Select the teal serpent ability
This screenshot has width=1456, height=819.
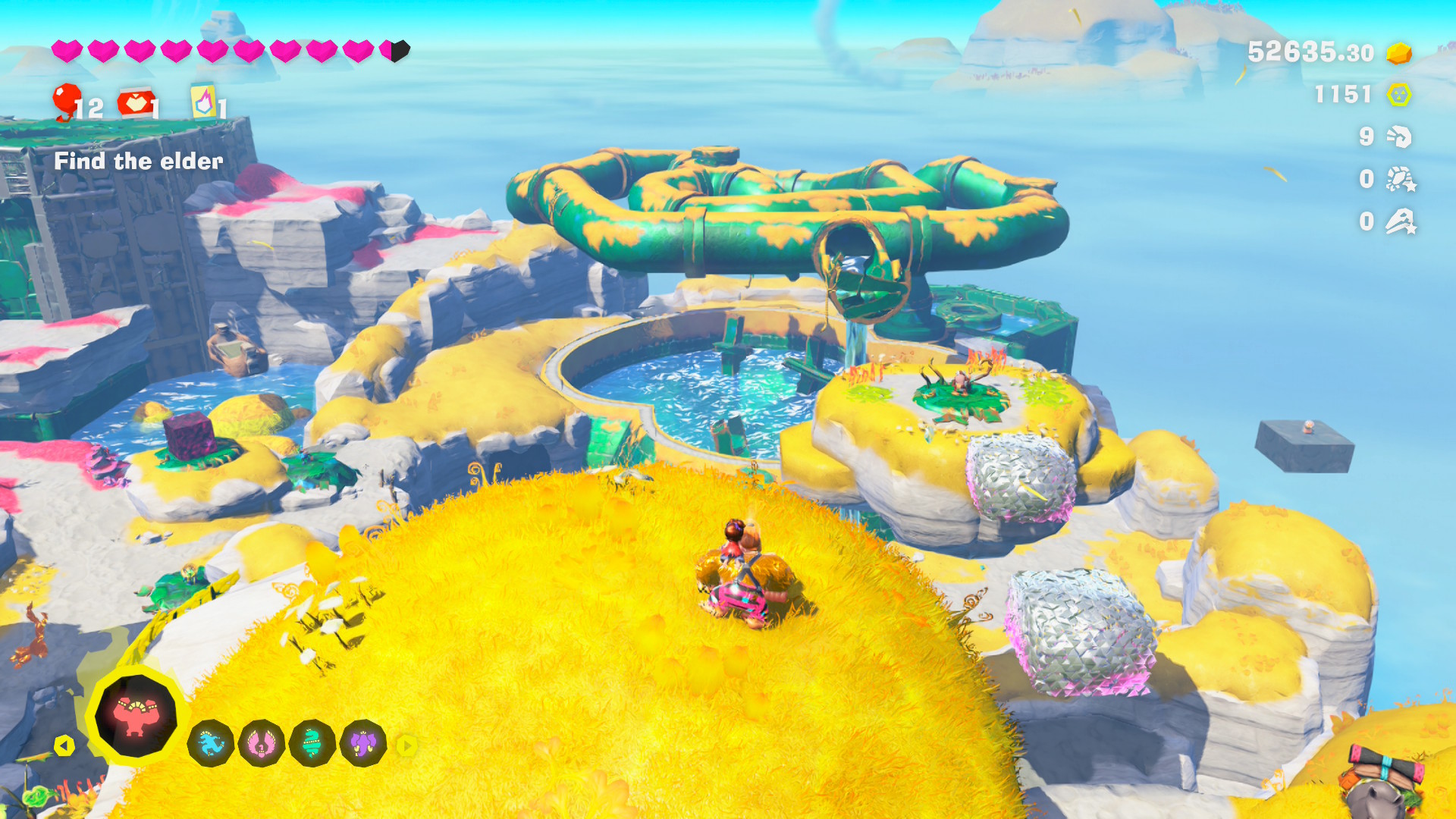[x=312, y=744]
